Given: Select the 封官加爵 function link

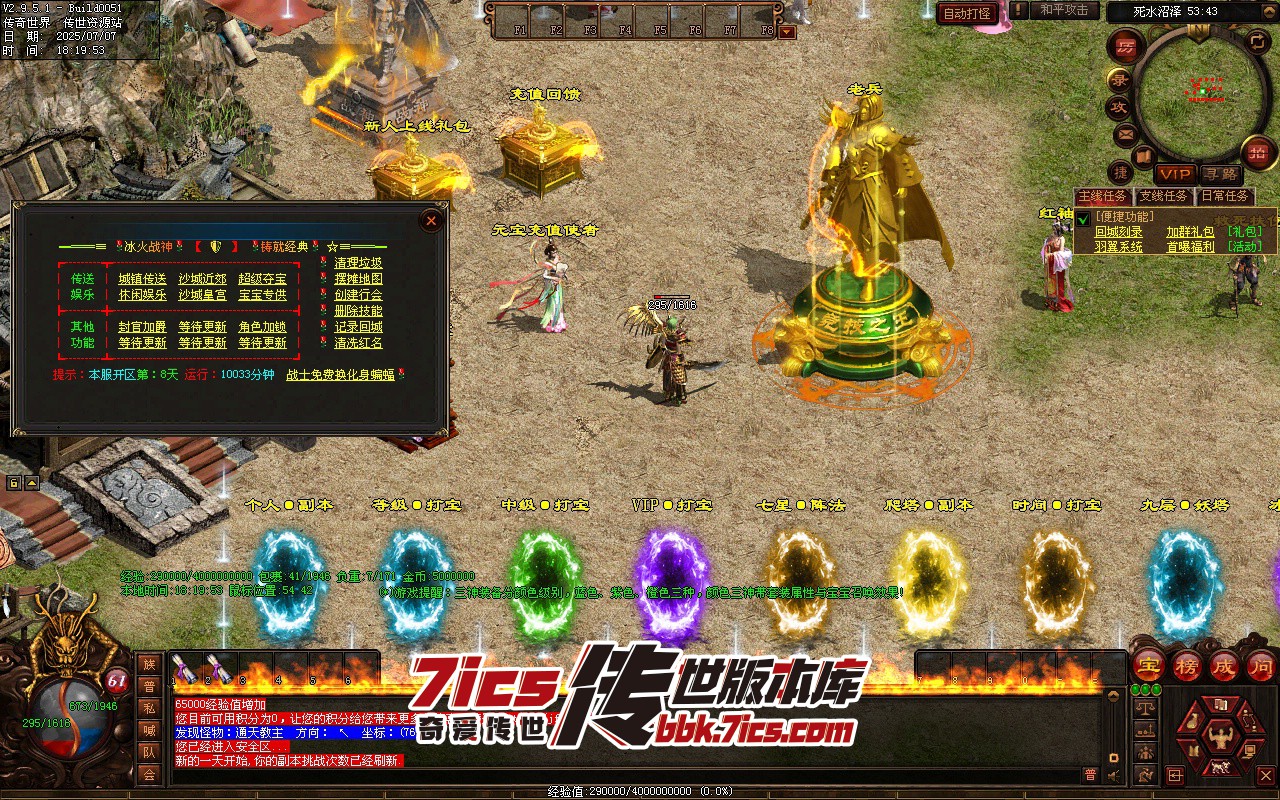Looking at the screenshot, I should pos(142,327).
